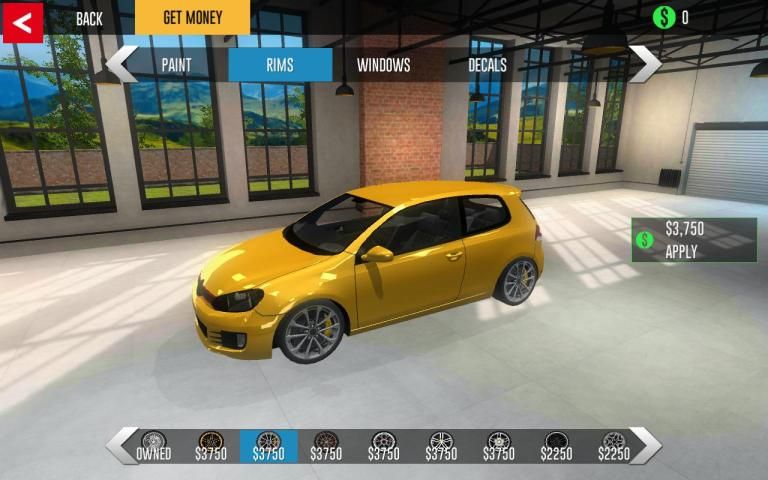Apply the $3,750 rims purchase
Viewport: 768px width, 480px height.
[694, 240]
